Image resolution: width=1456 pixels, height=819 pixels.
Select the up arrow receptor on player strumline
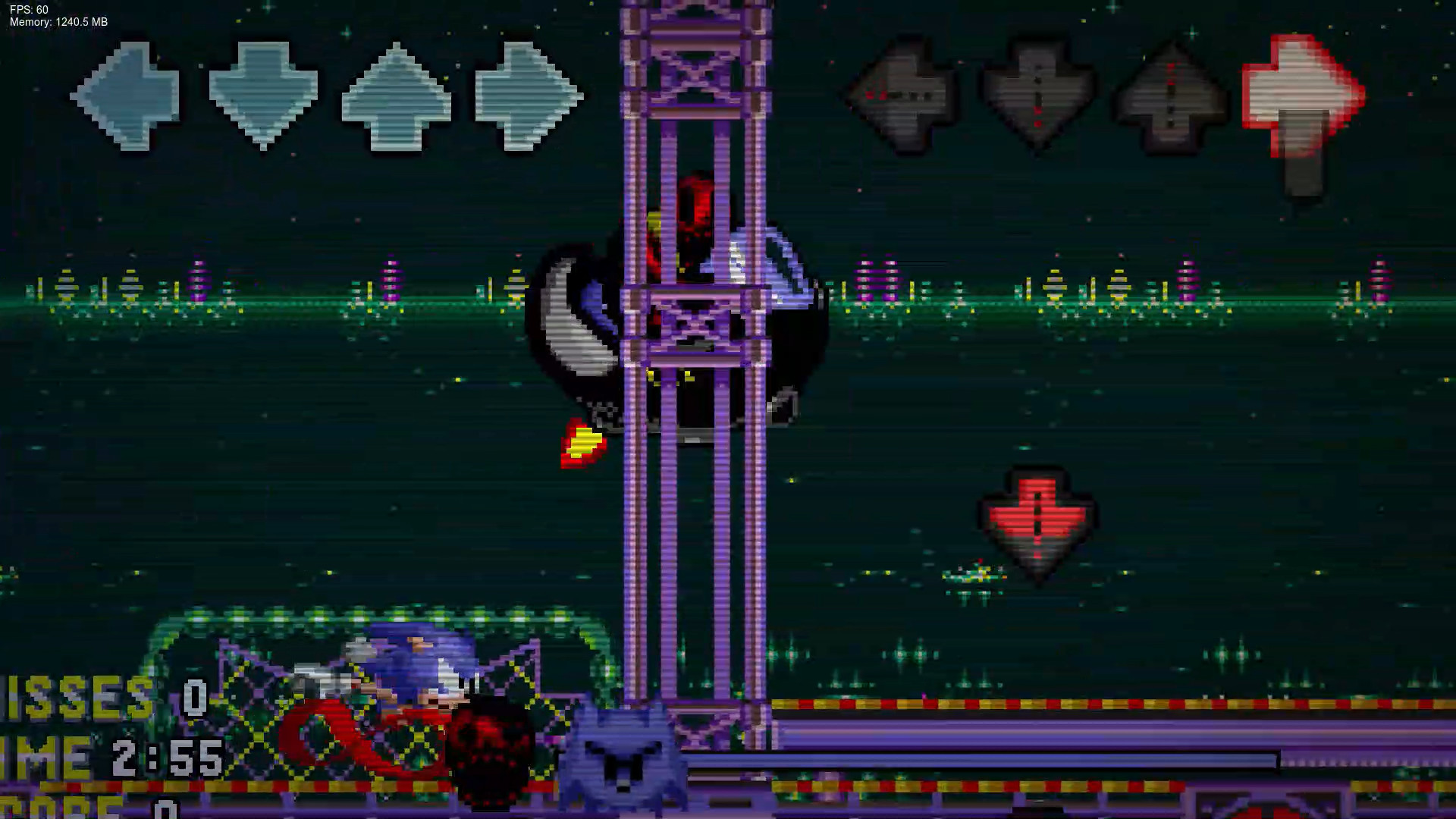(396, 95)
